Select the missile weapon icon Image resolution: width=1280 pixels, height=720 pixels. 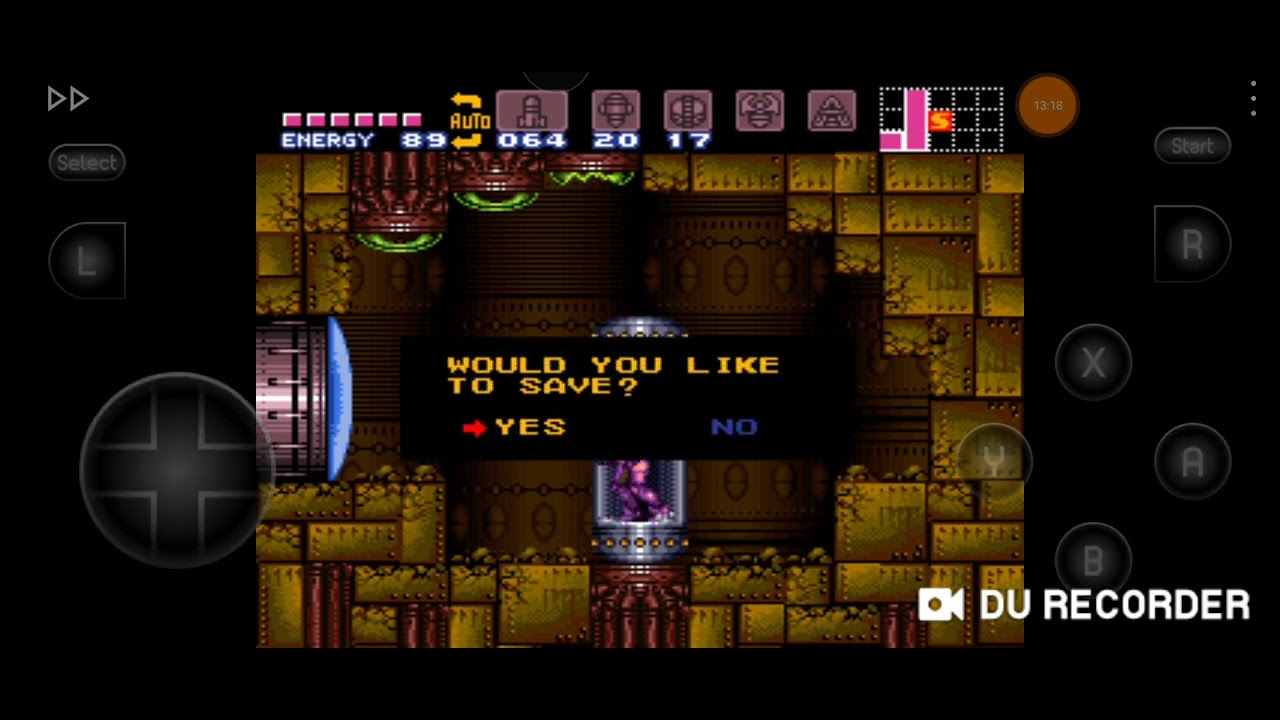[x=532, y=111]
